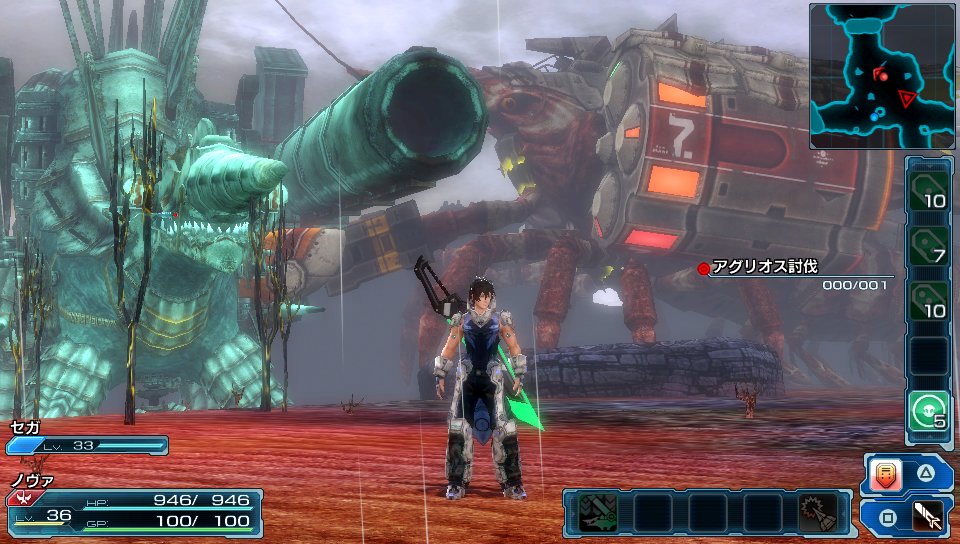The height and width of the screenshot is (544, 960).
Task: Activate the green sword skill in the palette
Action: click(x=599, y=513)
